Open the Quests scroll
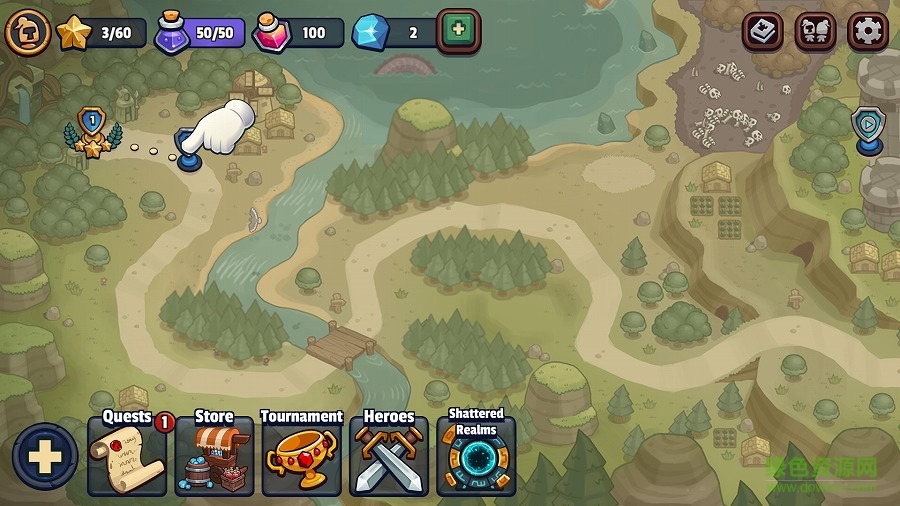Image resolution: width=900 pixels, height=506 pixels. pos(127,456)
